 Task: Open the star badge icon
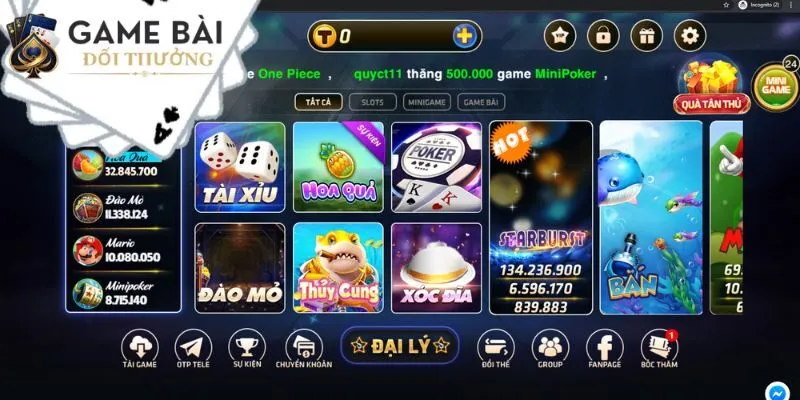pyautogui.click(x=559, y=37)
